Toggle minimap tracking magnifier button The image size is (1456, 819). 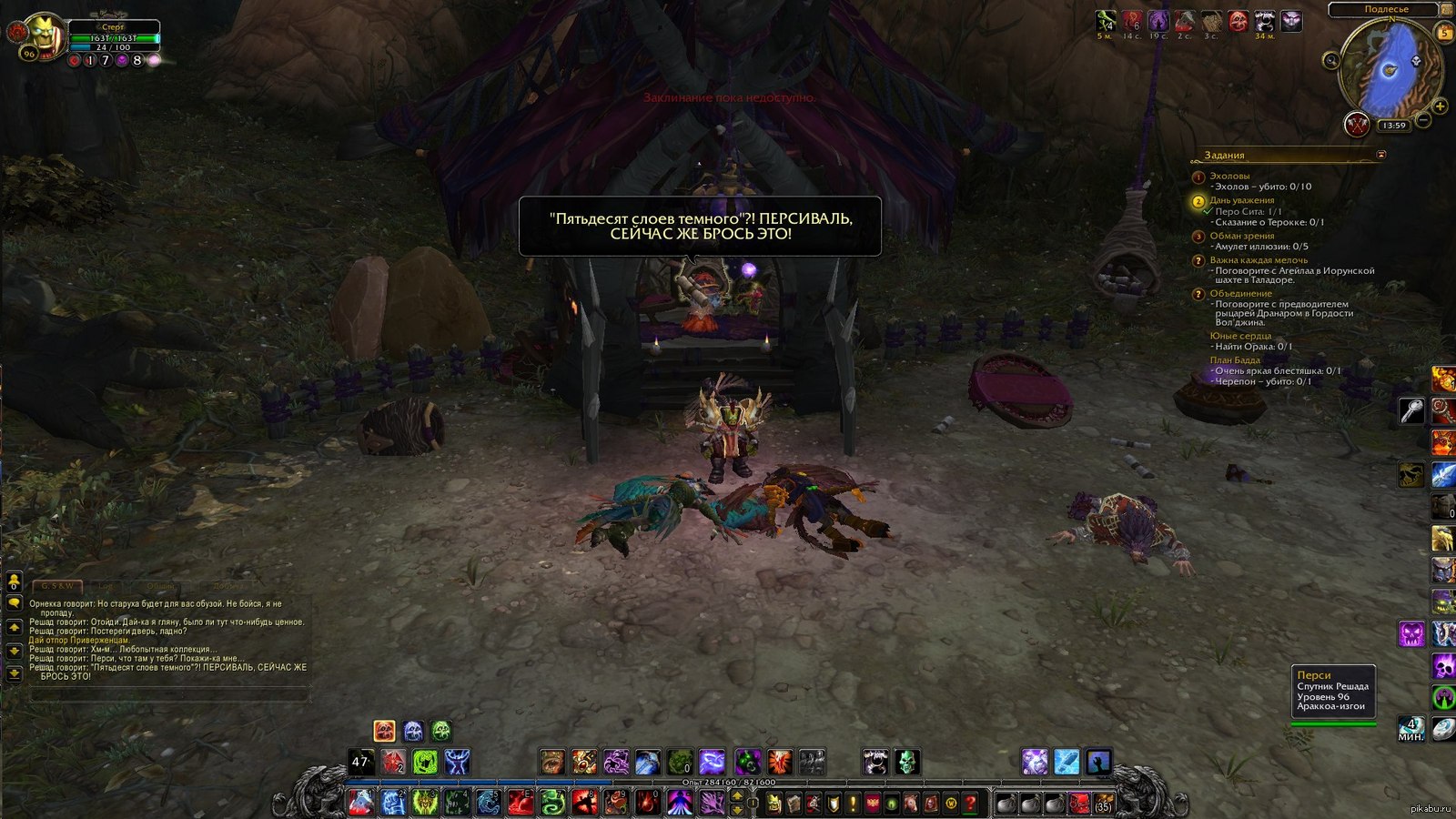tap(1331, 61)
